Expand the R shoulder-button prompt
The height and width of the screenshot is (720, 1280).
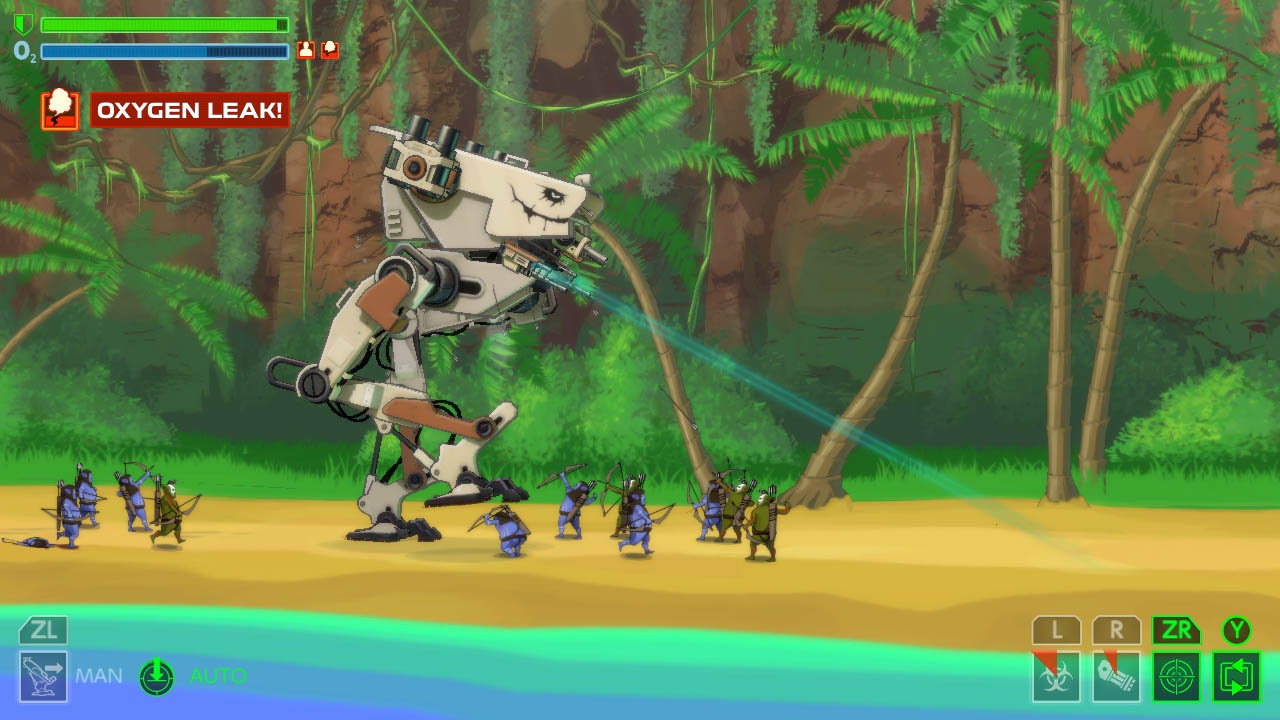(x=1117, y=630)
